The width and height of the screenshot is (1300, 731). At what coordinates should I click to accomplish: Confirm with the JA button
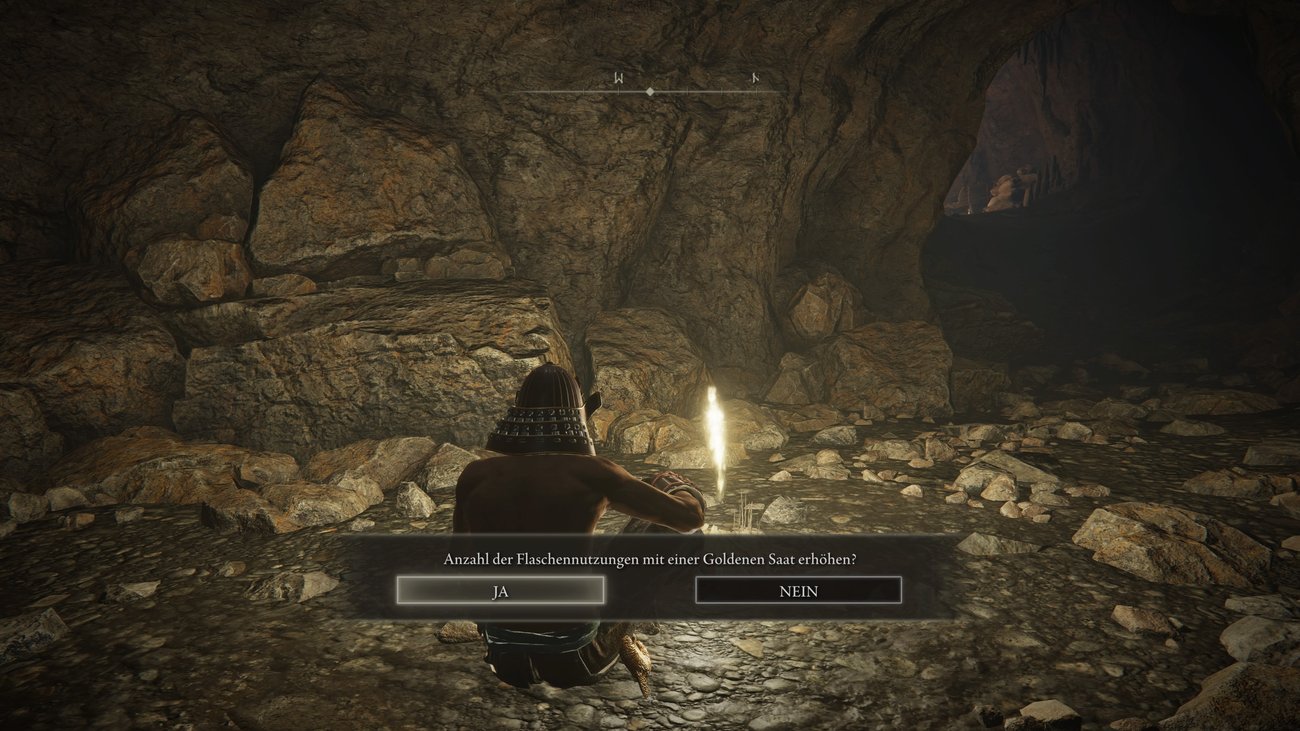[500, 591]
